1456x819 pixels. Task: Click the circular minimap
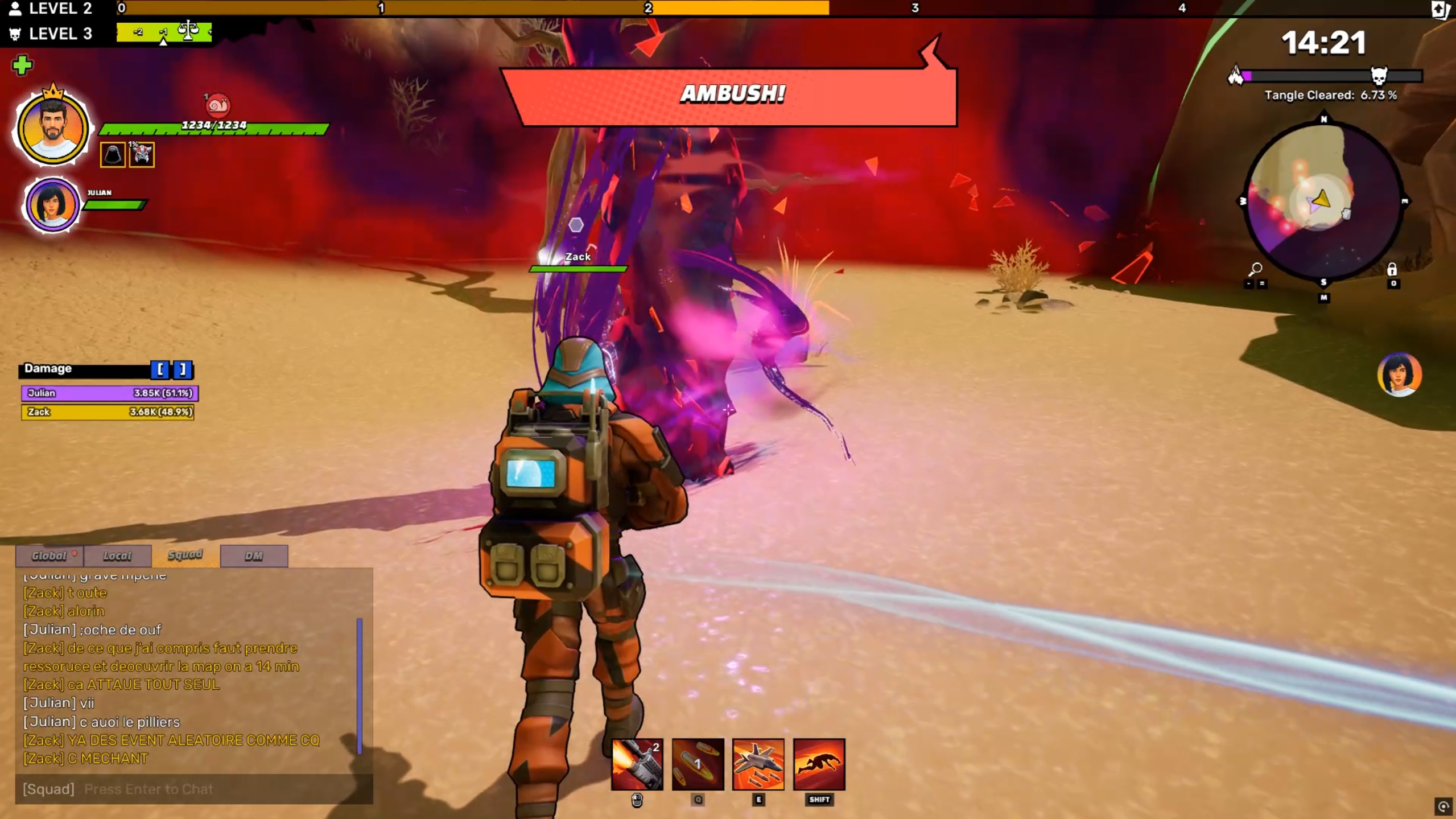[x=1323, y=201]
